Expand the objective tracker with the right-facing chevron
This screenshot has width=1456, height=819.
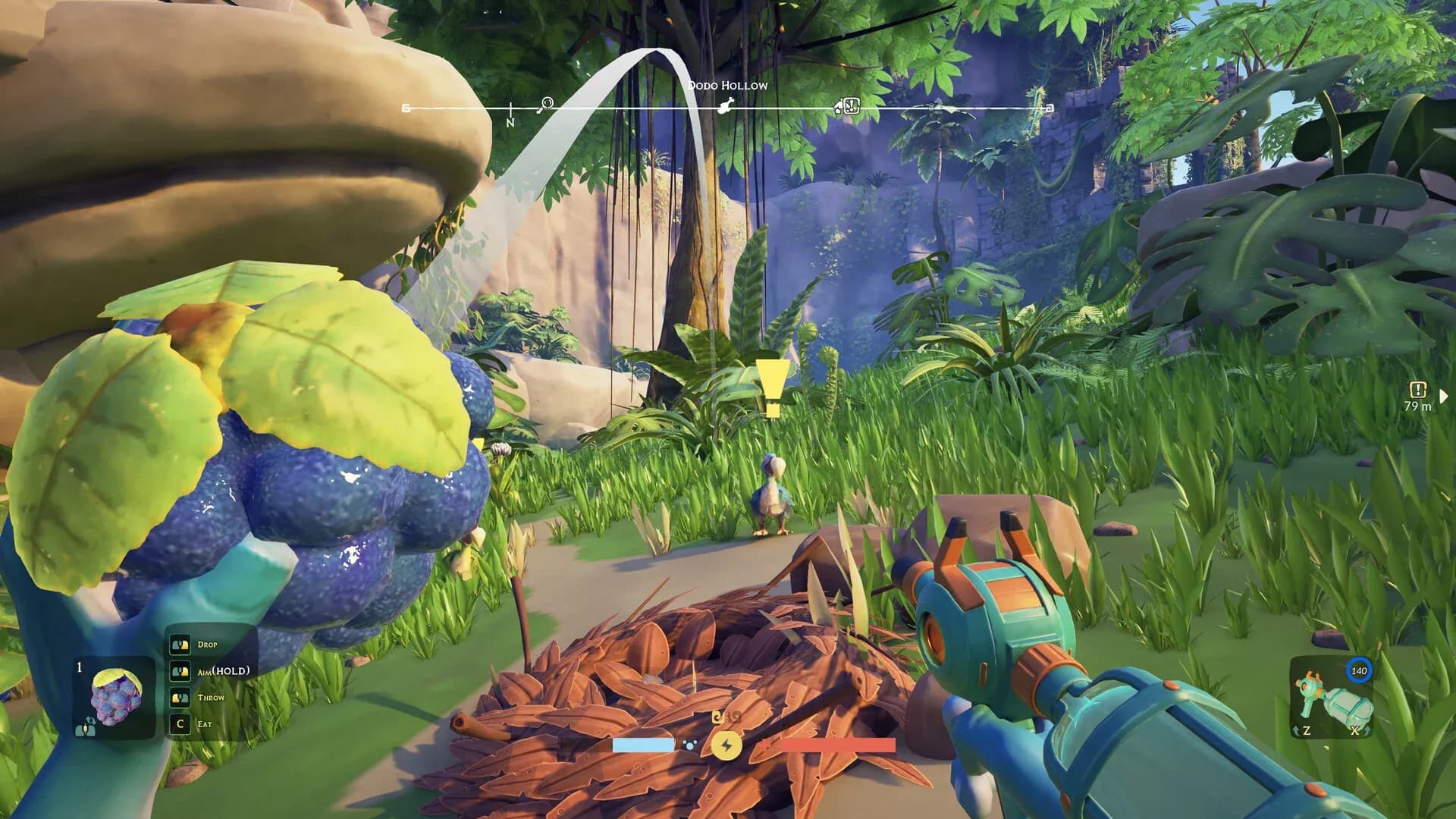point(1442,394)
